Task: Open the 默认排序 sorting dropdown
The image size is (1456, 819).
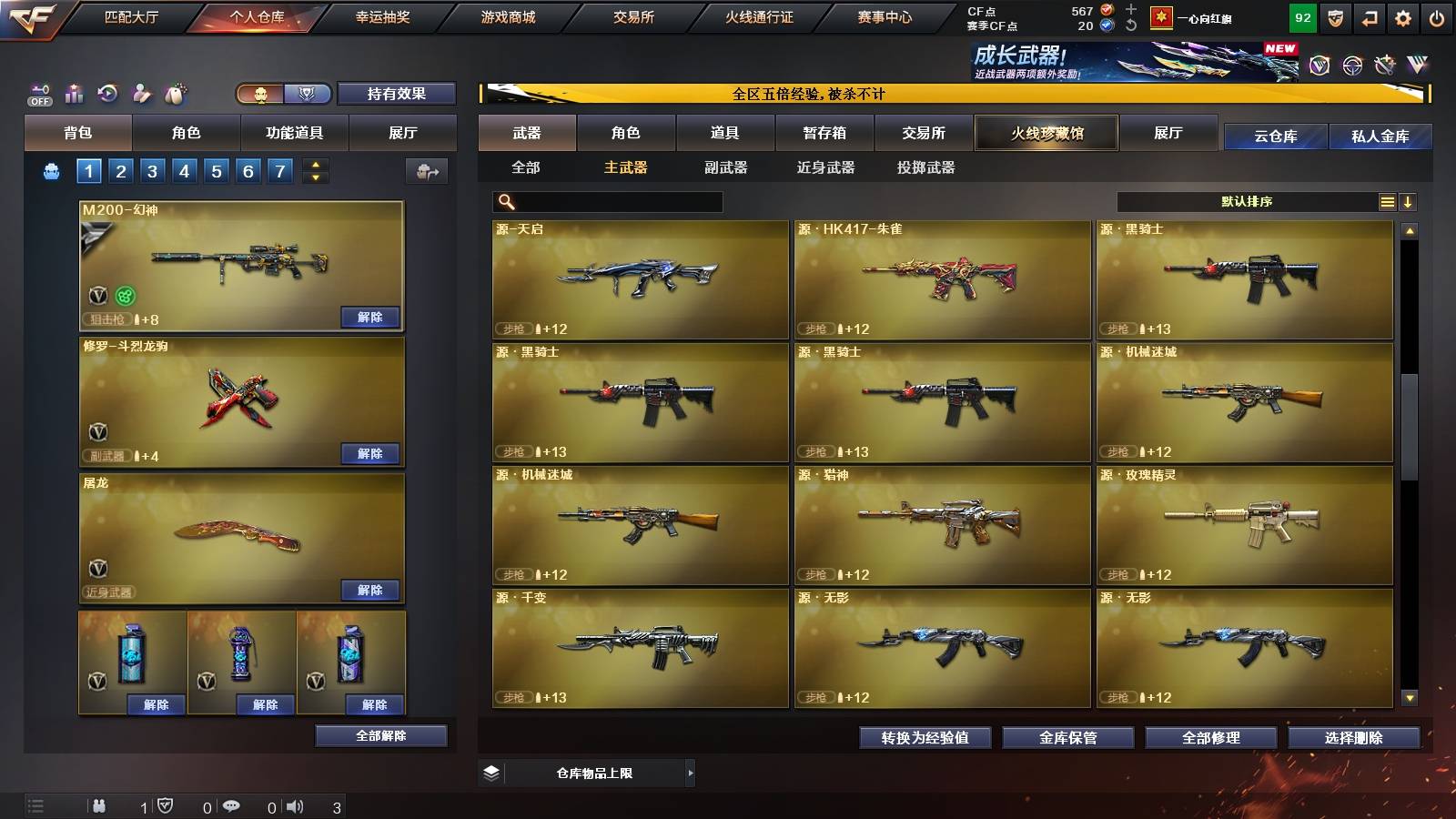Action: click(1247, 201)
